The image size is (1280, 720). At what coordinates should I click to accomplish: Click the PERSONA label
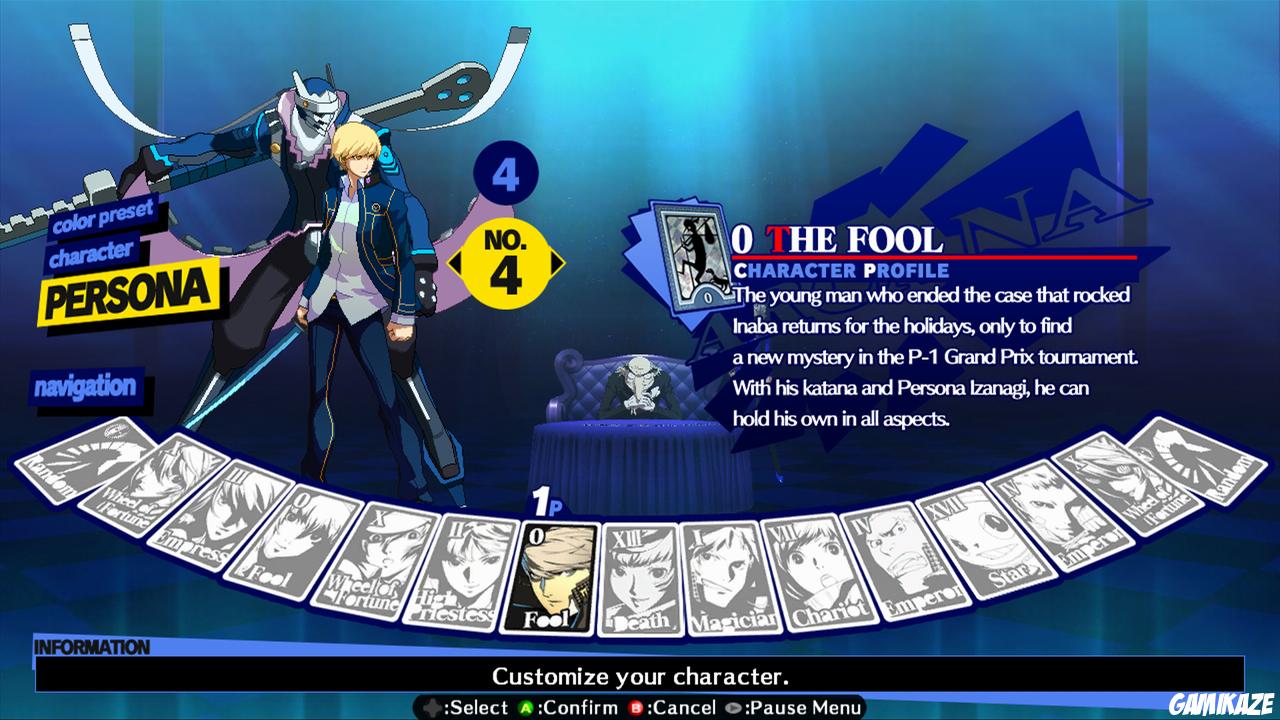tap(130, 293)
